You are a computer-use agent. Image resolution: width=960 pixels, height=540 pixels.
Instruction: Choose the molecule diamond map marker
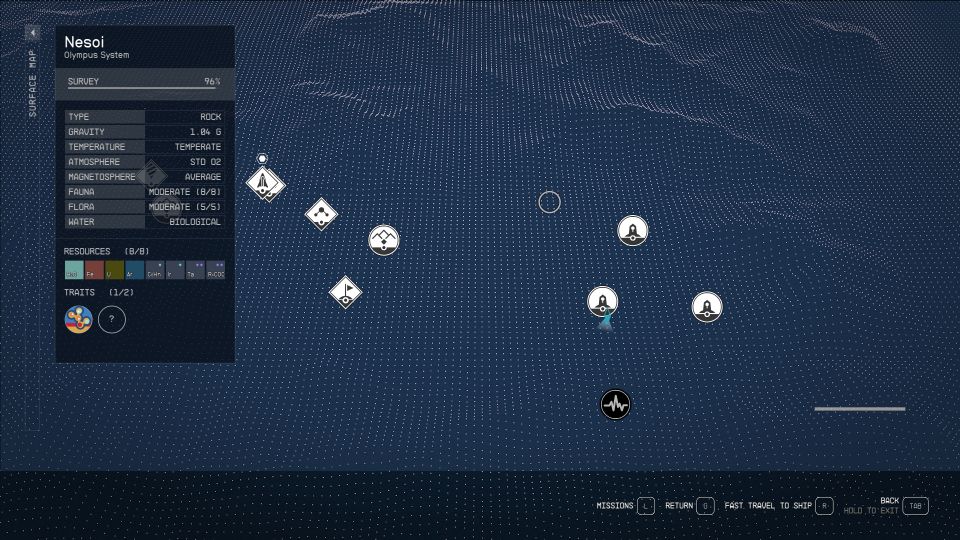[x=321, y=213]
